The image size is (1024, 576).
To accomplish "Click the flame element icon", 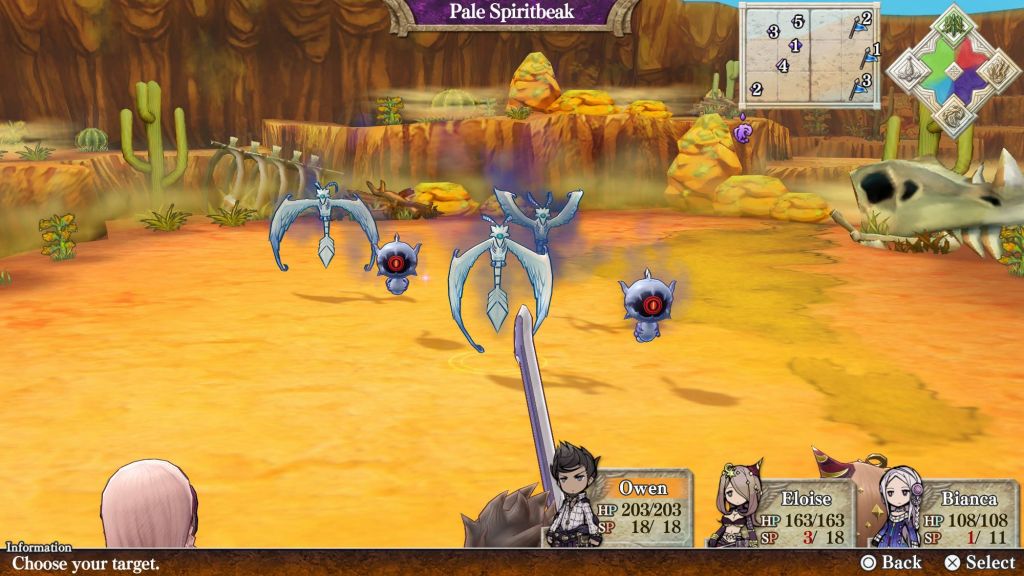I will 997,70.
